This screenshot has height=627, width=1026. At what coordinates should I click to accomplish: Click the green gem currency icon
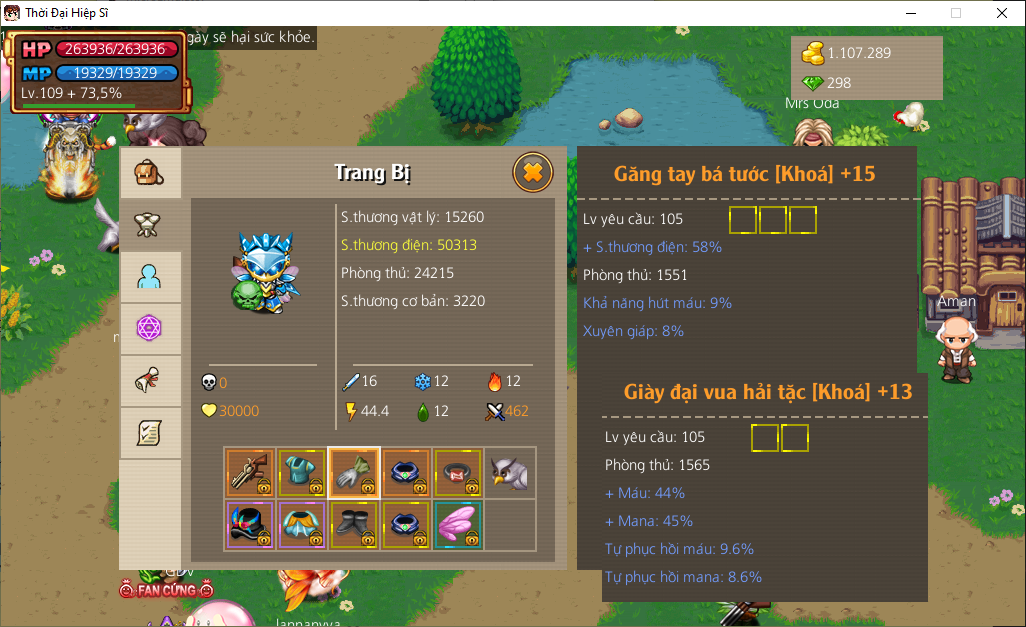tap(814, 83)
